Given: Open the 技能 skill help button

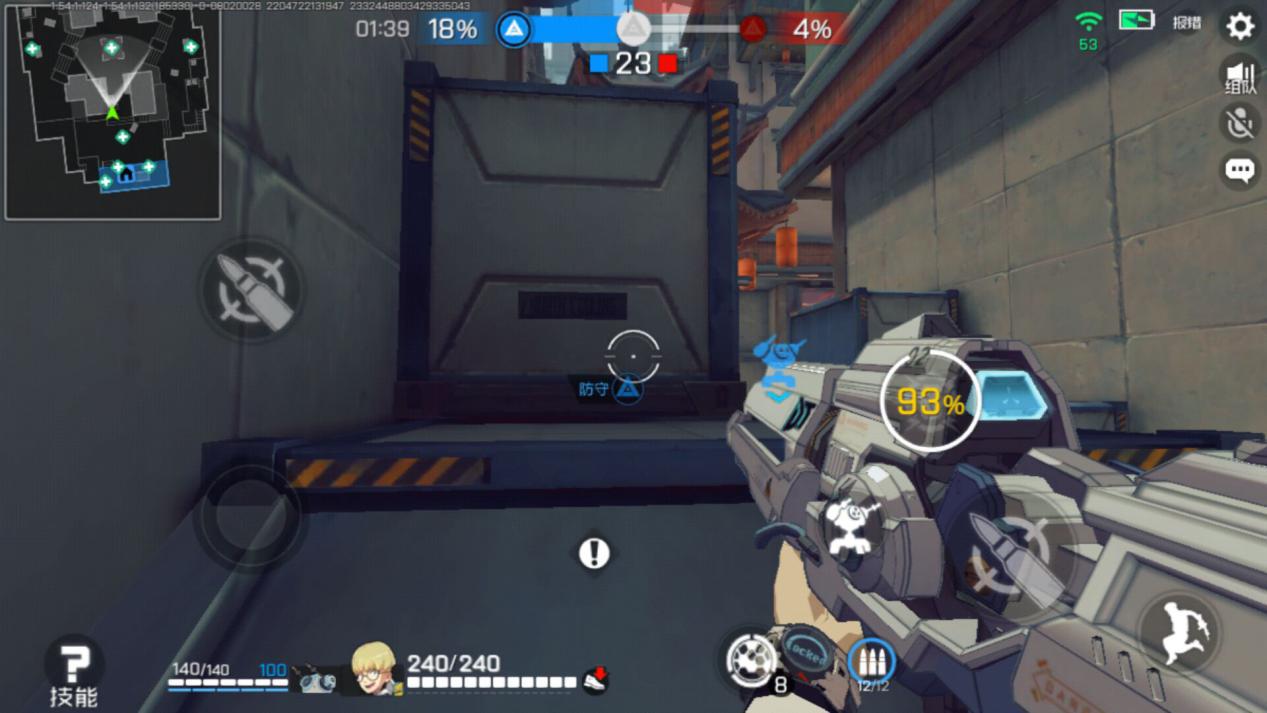Looking at the screenshot, I should 74,670.
